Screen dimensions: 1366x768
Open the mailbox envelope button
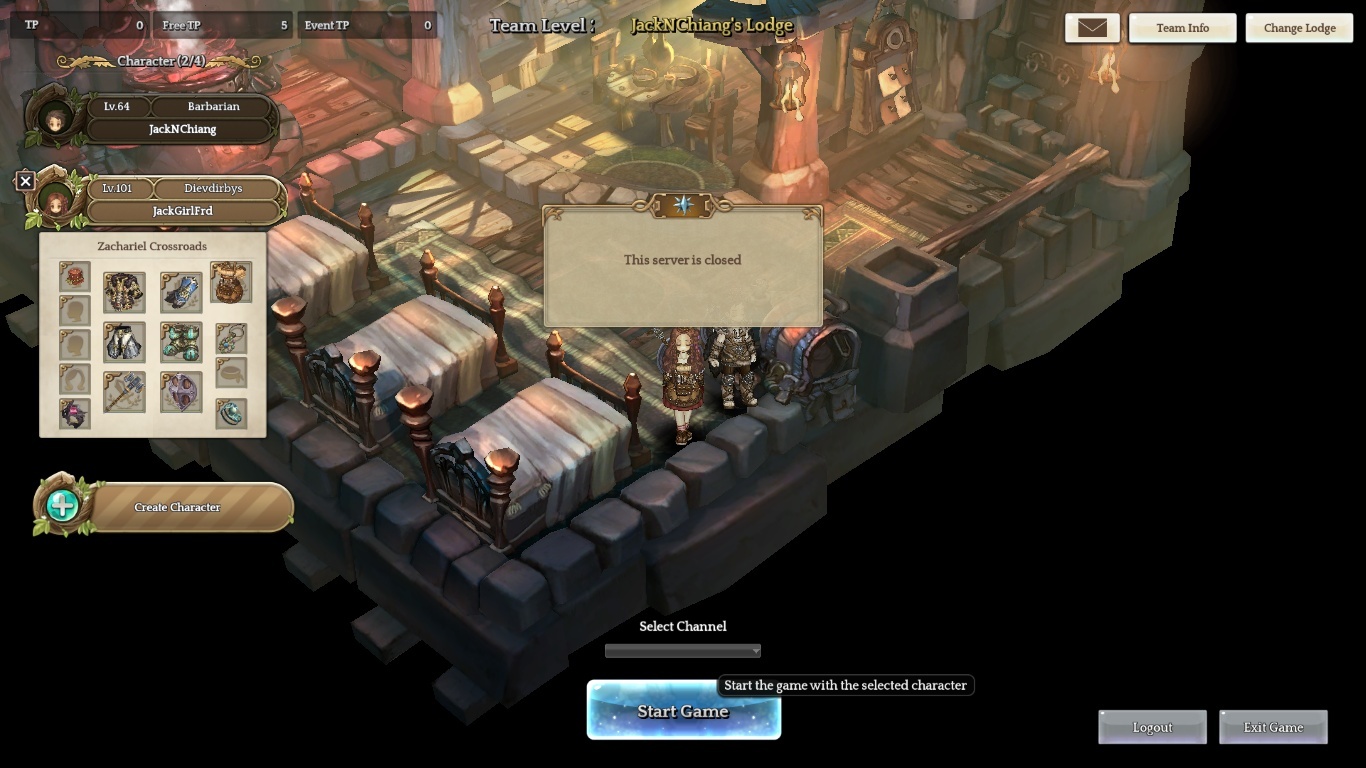(x=1092, y=28)
